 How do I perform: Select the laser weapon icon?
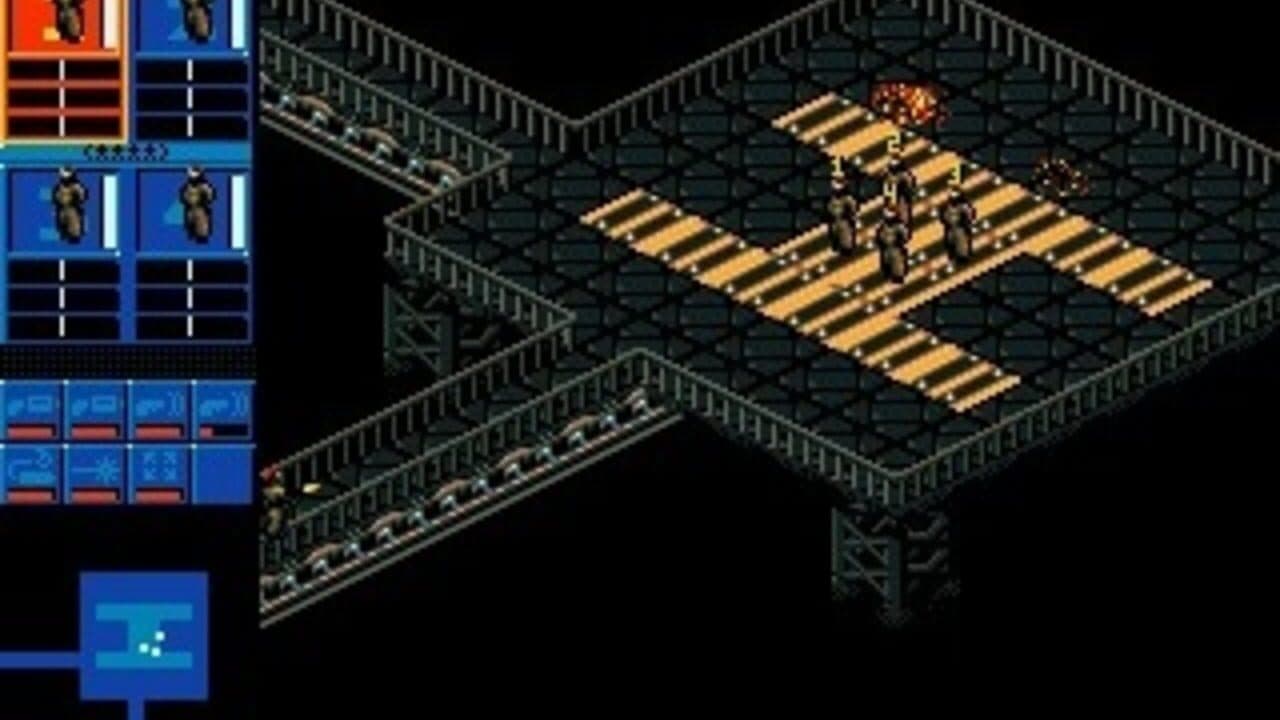95,466
